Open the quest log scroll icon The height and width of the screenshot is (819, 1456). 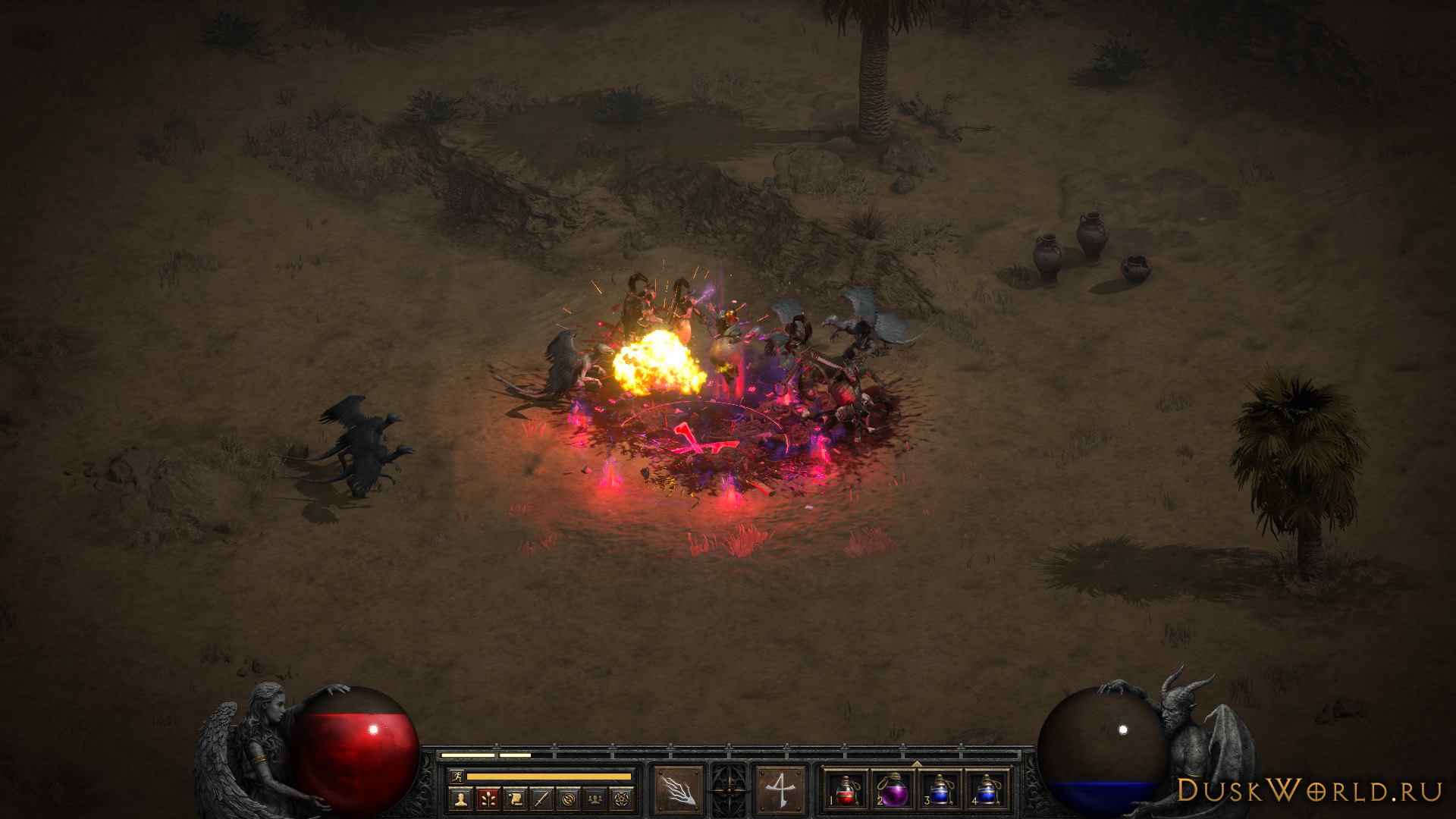tap(515, 799)
